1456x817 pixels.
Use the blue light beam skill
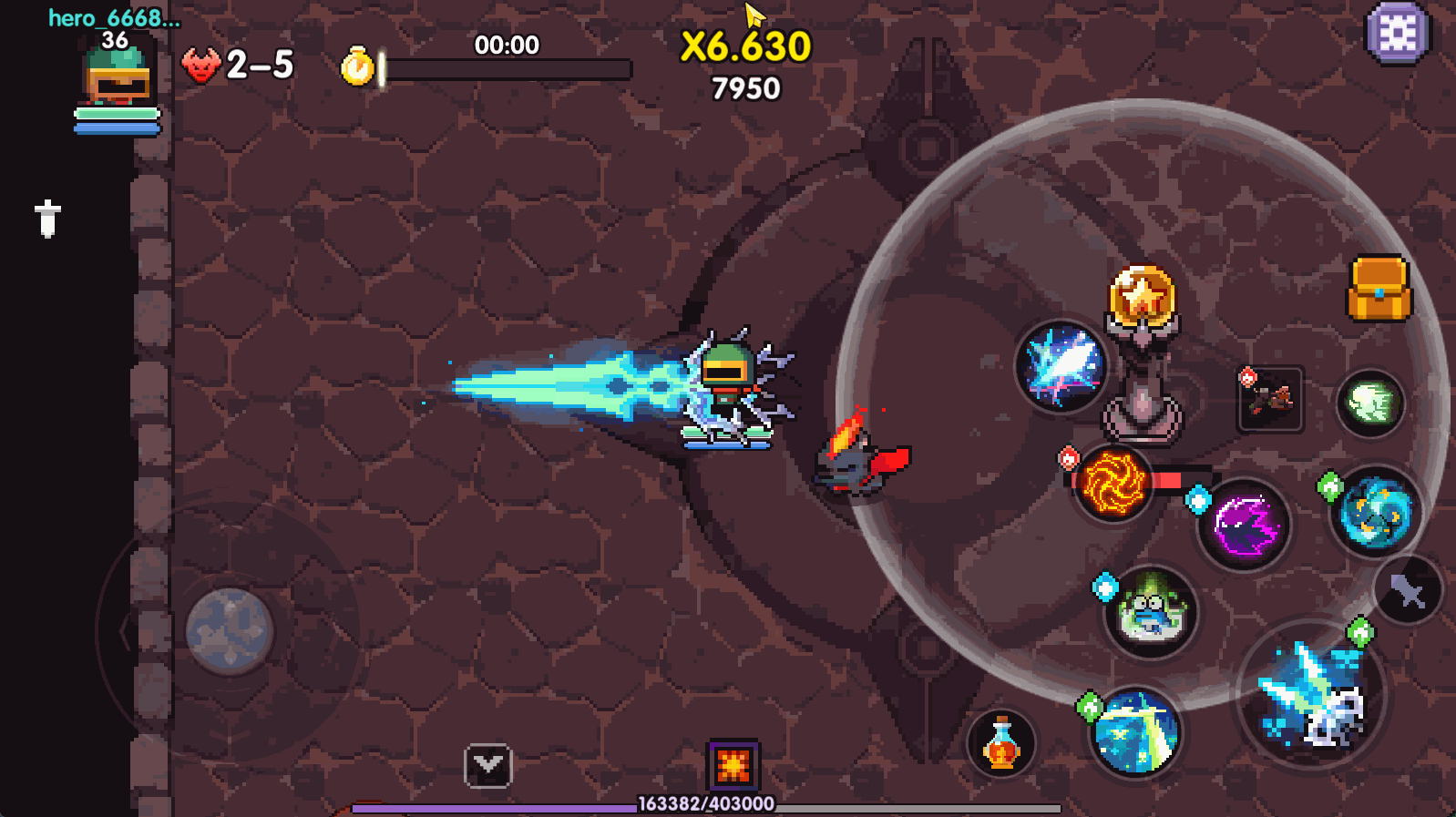click(x=1135, y=732)
